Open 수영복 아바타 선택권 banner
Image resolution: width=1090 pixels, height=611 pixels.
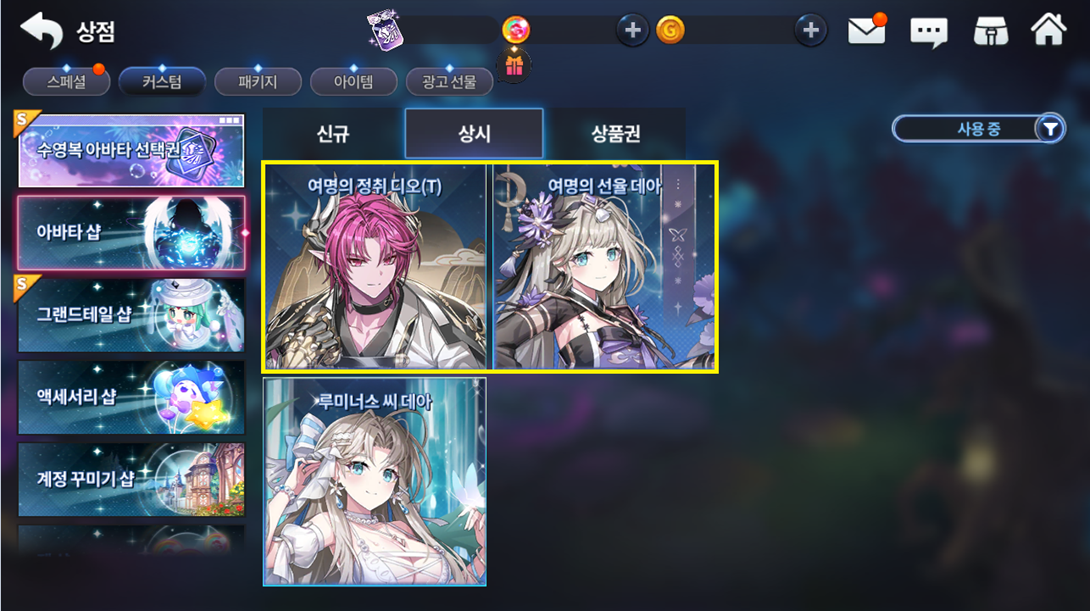click(131, 150)
